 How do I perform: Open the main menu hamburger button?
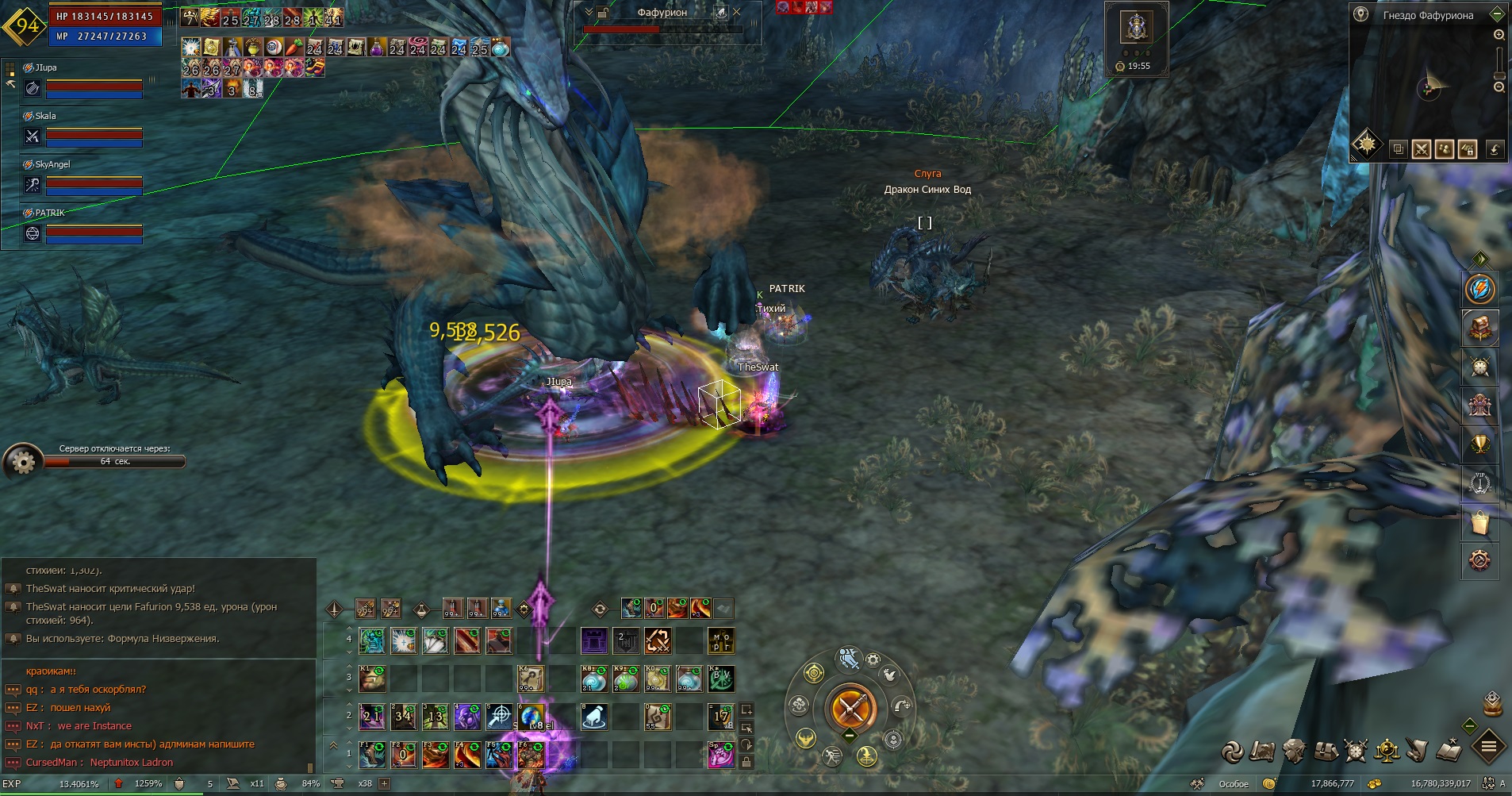pos(1489,747)
